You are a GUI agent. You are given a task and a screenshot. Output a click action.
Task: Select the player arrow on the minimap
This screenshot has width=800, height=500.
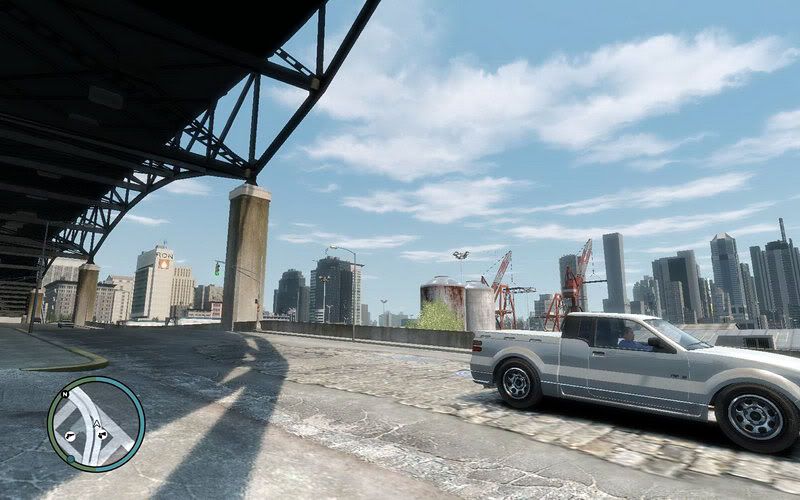tap(97, 424)
